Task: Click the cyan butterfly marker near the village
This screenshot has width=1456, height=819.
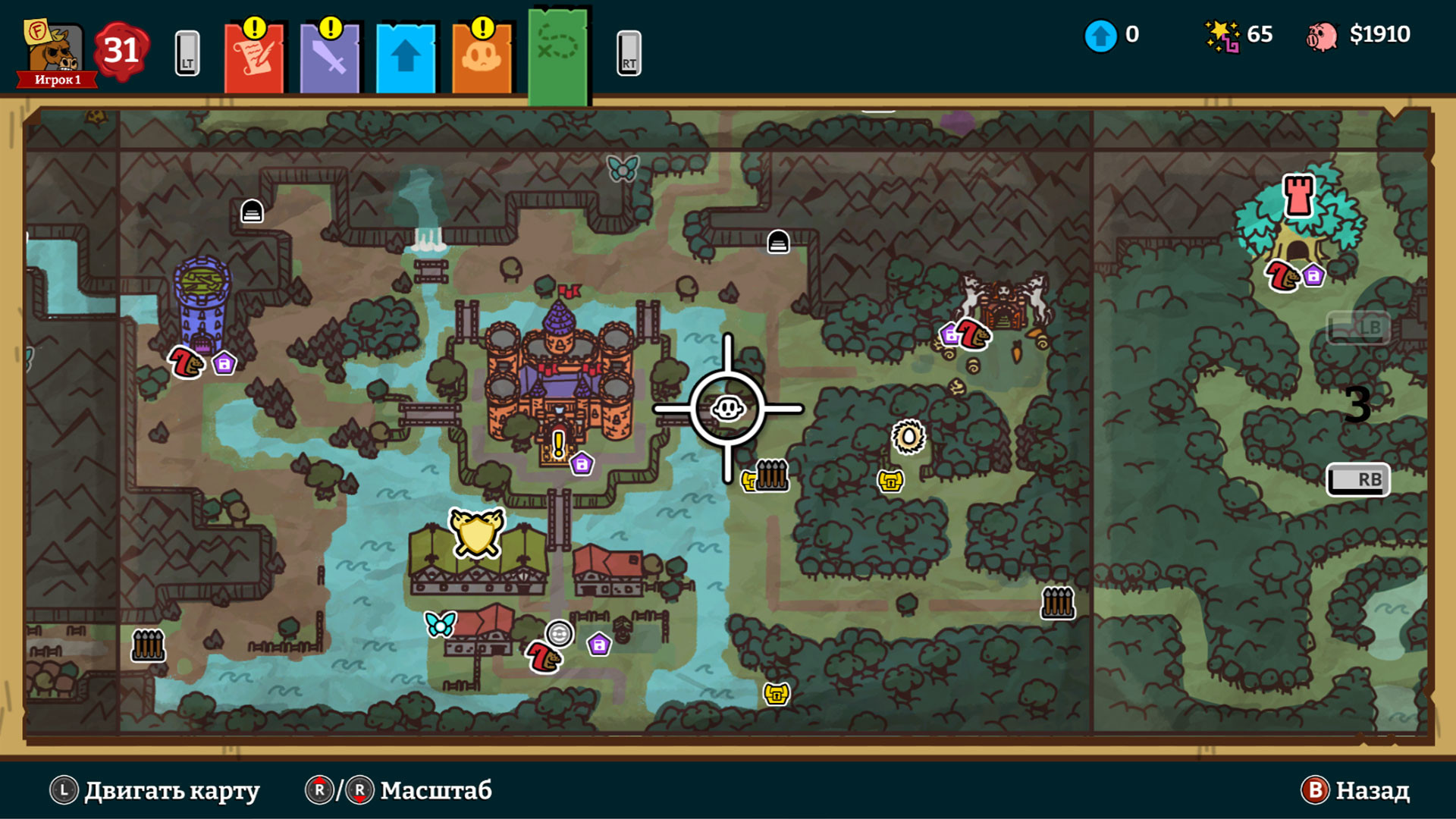Action: (441, 623)
